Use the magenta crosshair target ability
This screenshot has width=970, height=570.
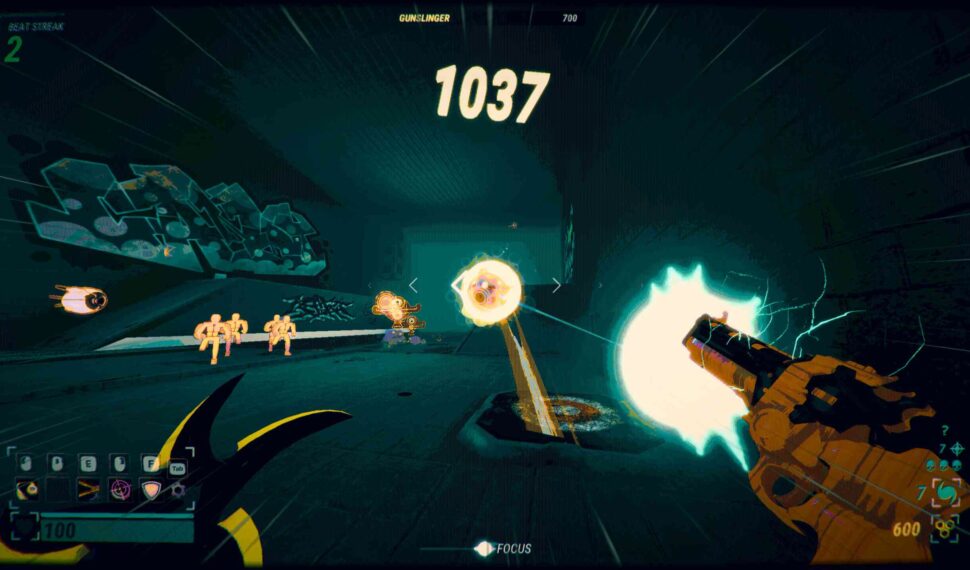pyautogui.click(x=119, y=489)
